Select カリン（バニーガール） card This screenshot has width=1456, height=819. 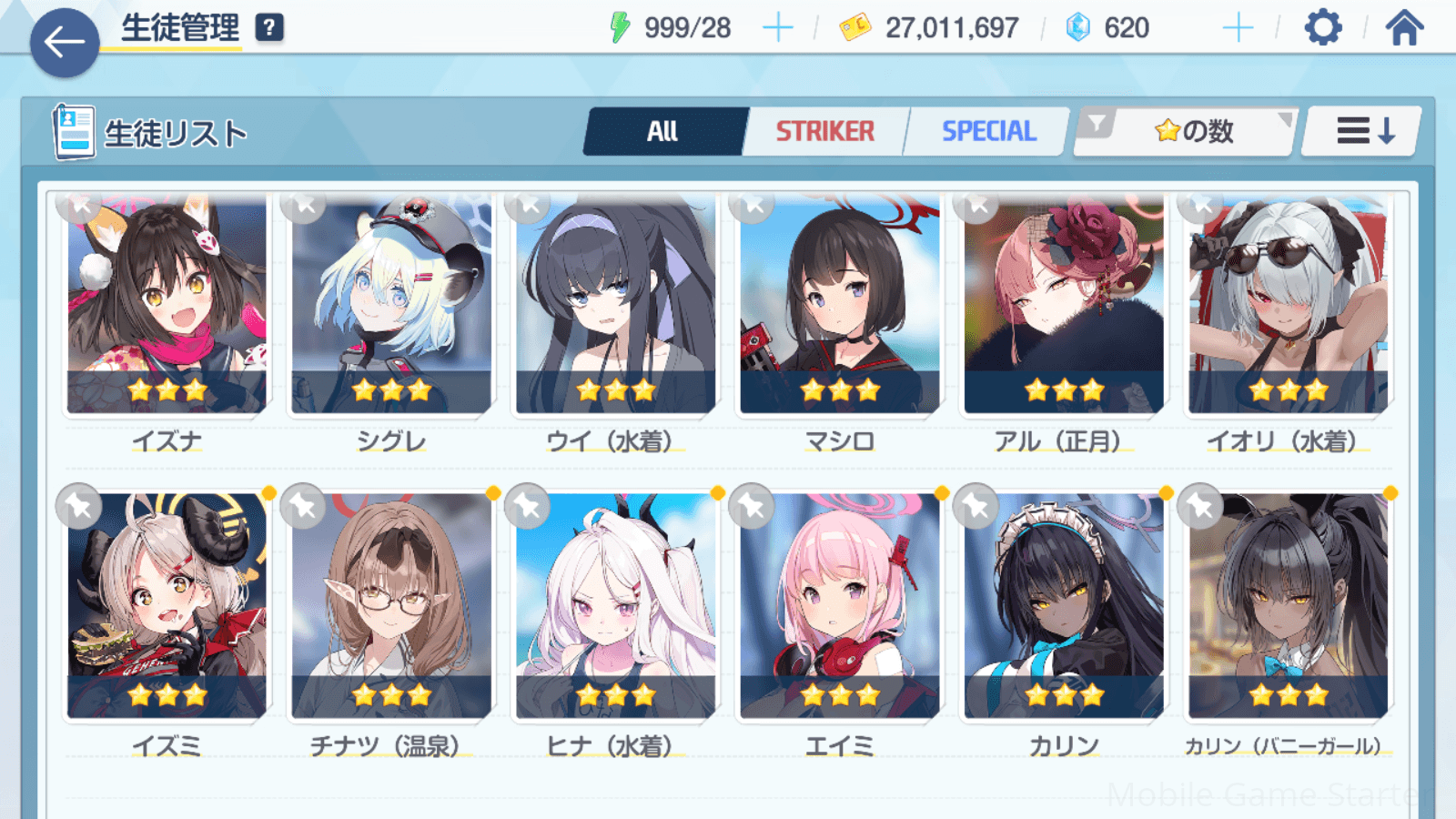1288,605
